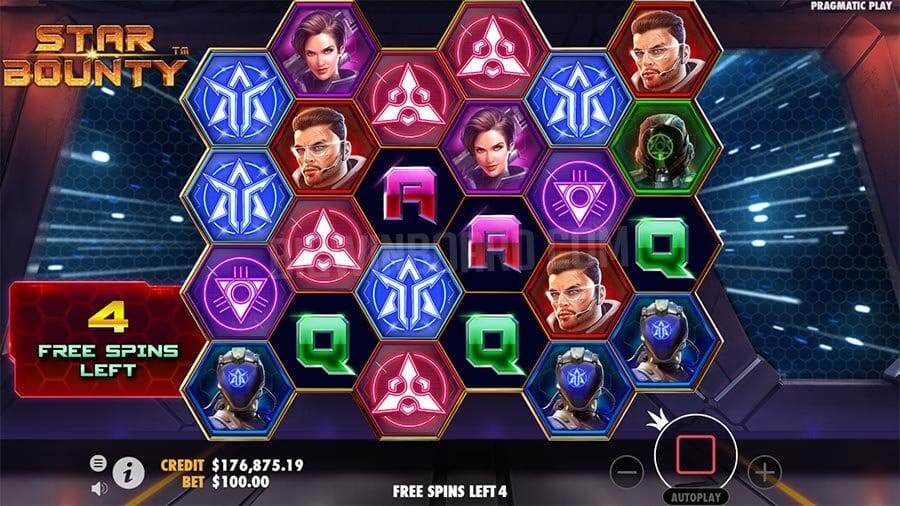Viewport: 900px width, 506px height.
Task: Open the Autoplay options
Action: (x=694, y=496)
